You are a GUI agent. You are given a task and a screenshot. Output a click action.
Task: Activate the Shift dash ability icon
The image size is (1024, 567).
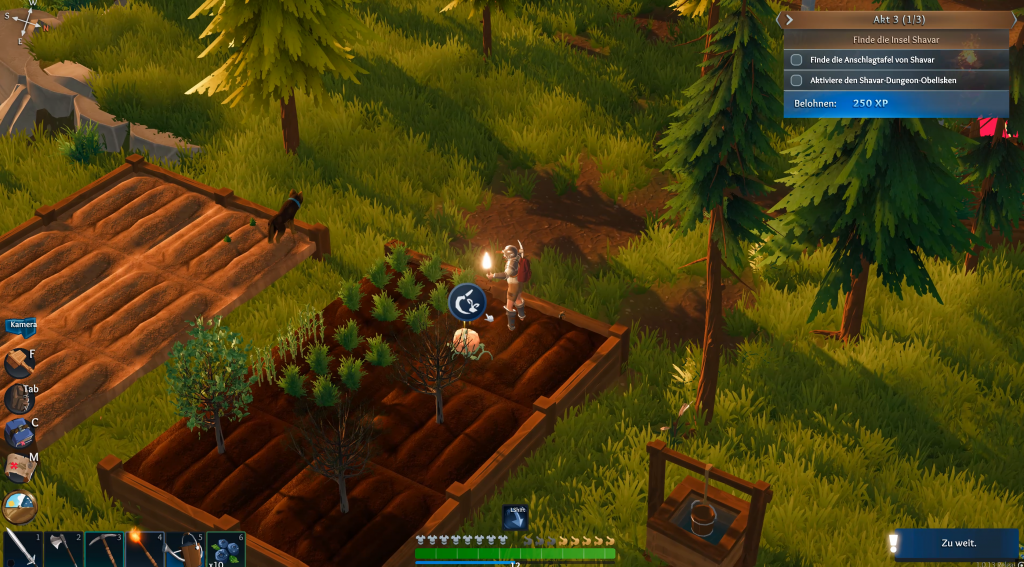tap(514, 517)
